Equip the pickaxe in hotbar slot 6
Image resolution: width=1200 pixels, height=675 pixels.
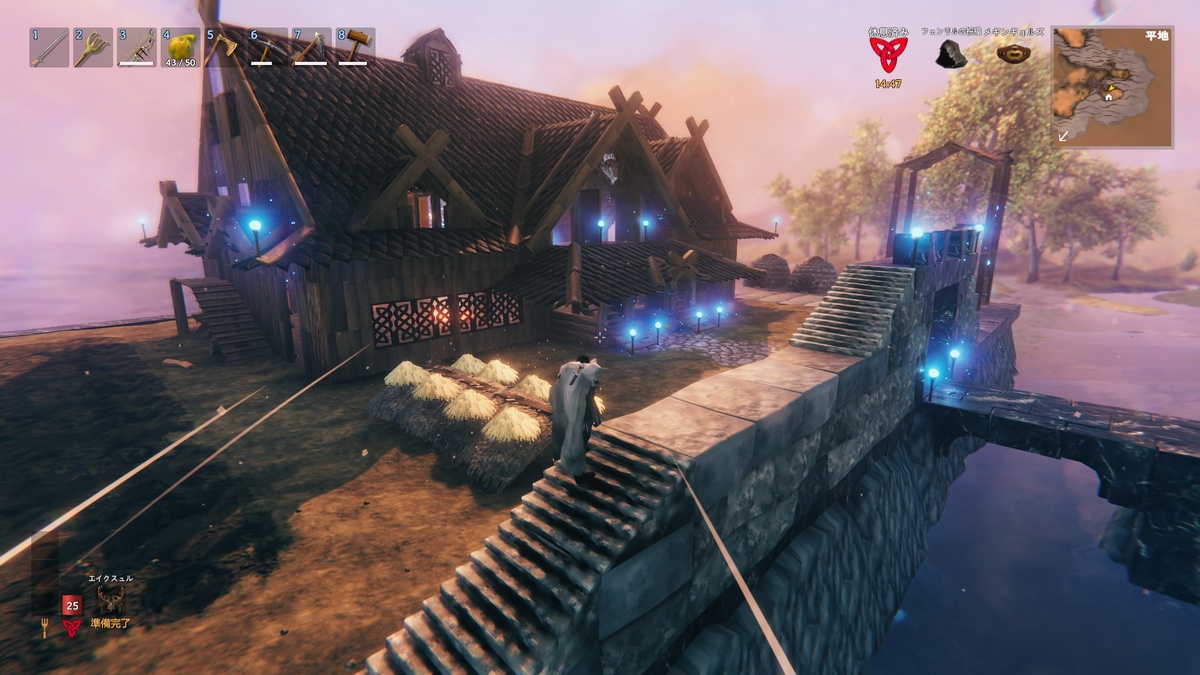(x=268, y=47)
